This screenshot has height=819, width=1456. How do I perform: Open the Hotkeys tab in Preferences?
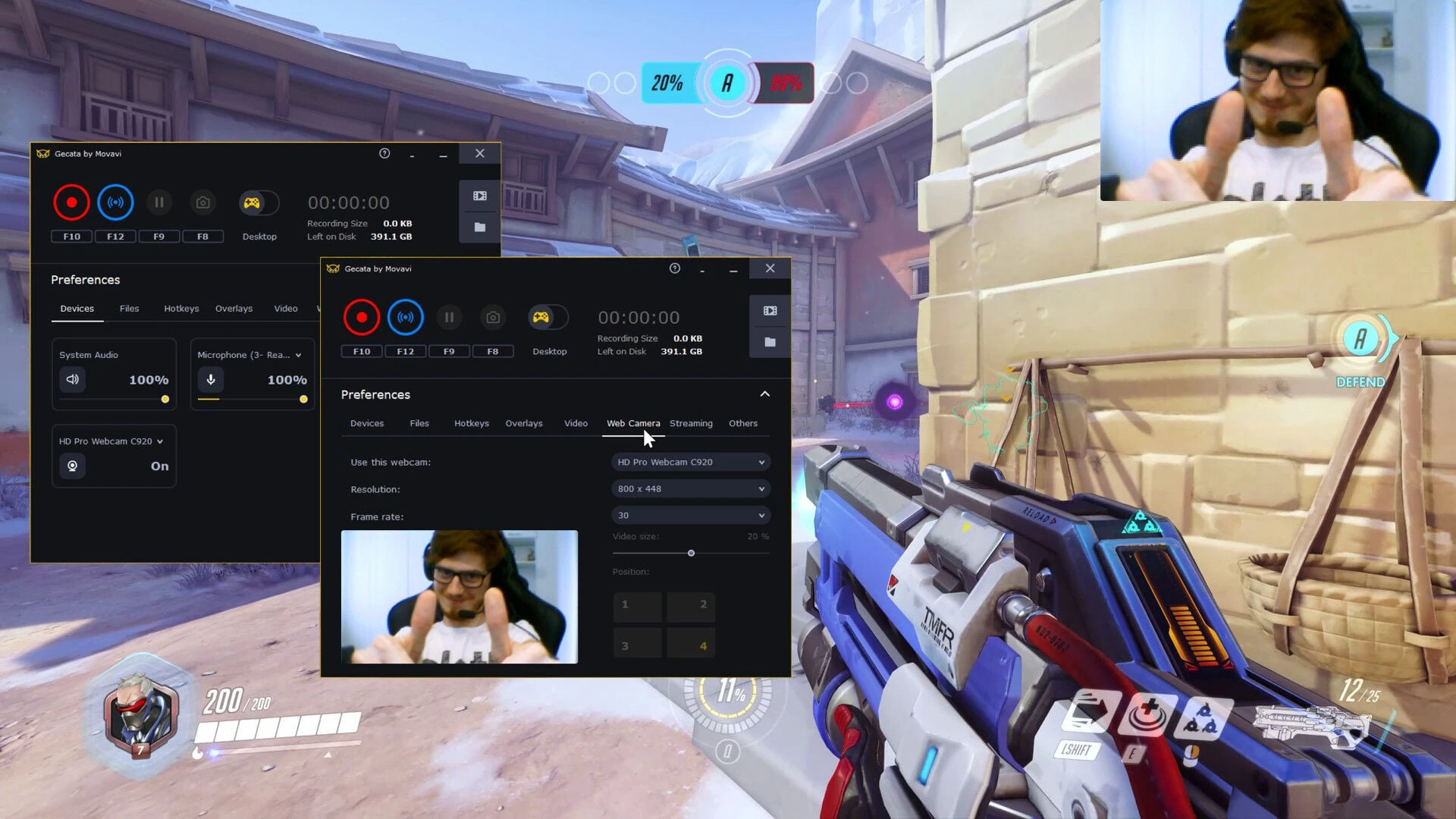[471, 423]
